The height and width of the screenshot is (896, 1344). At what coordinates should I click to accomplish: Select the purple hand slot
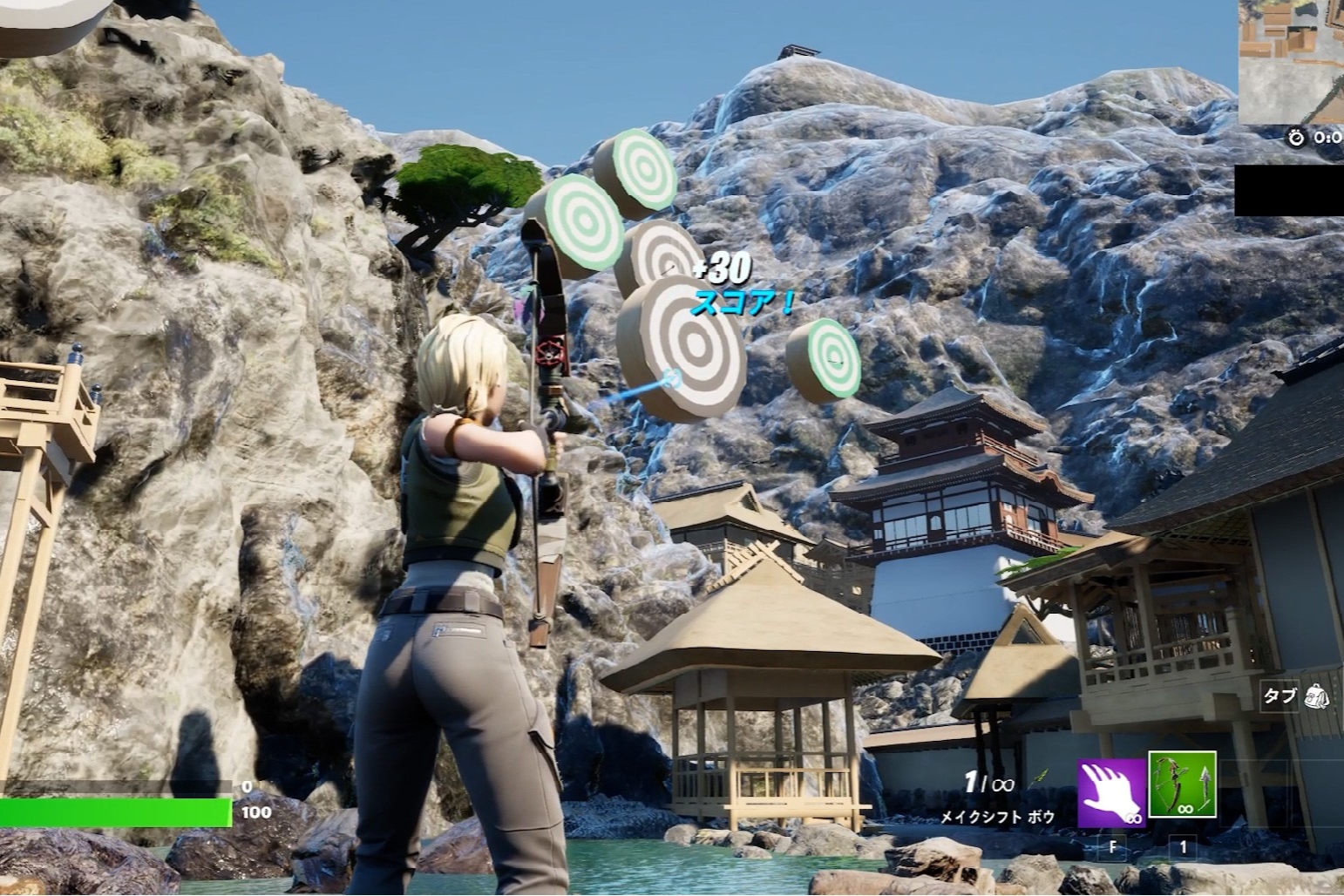pos(1111,791)
